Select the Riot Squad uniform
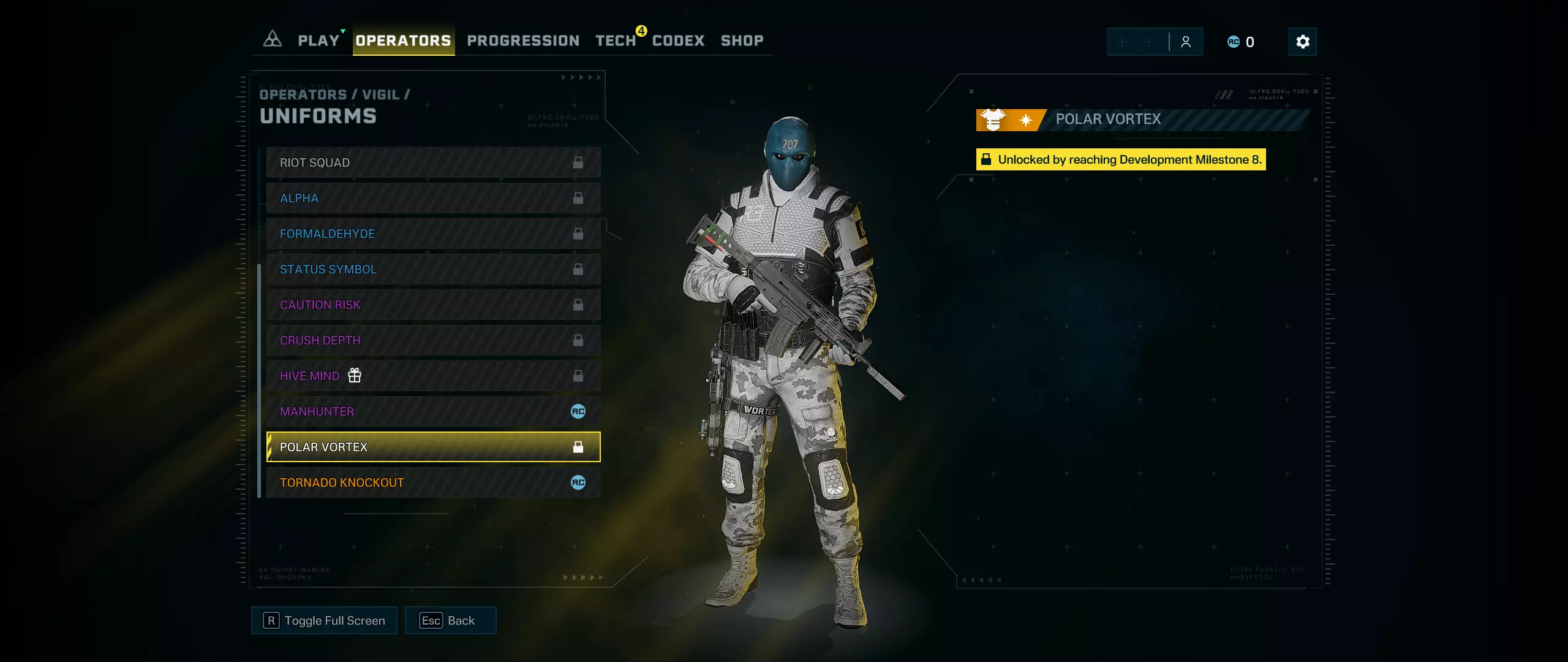Viewport: 1568px width, 662px height. coord(433,162)
